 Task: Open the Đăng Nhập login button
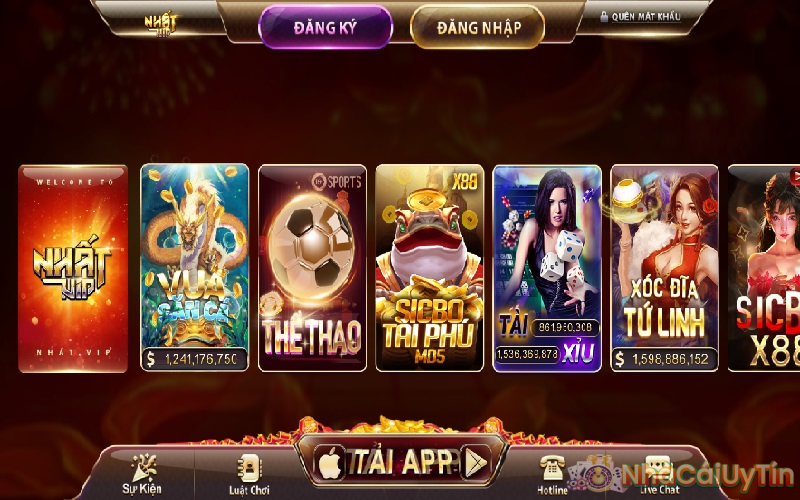478,27
